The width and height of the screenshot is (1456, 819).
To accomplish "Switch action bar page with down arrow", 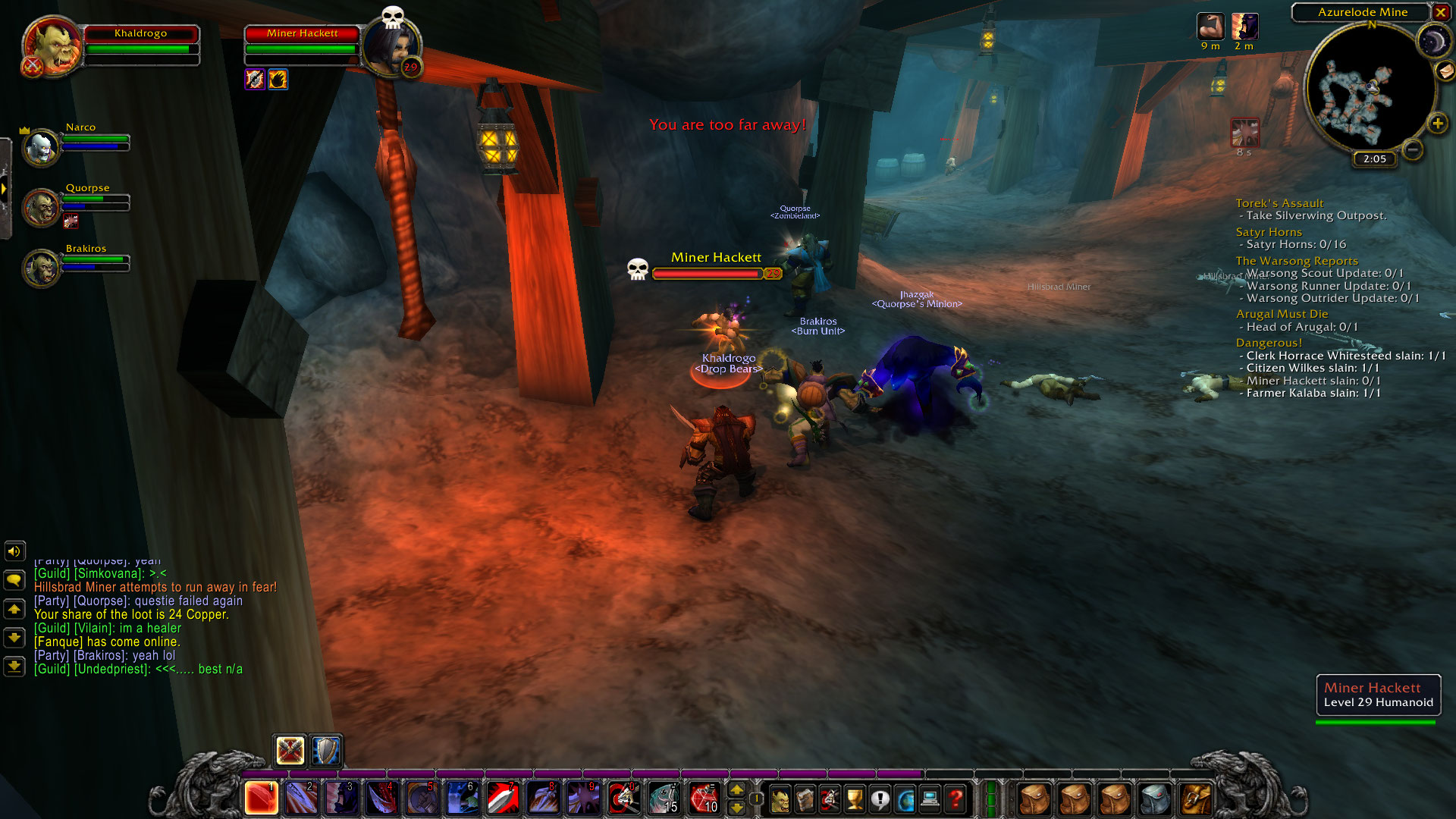I will (x=736, y=806).
